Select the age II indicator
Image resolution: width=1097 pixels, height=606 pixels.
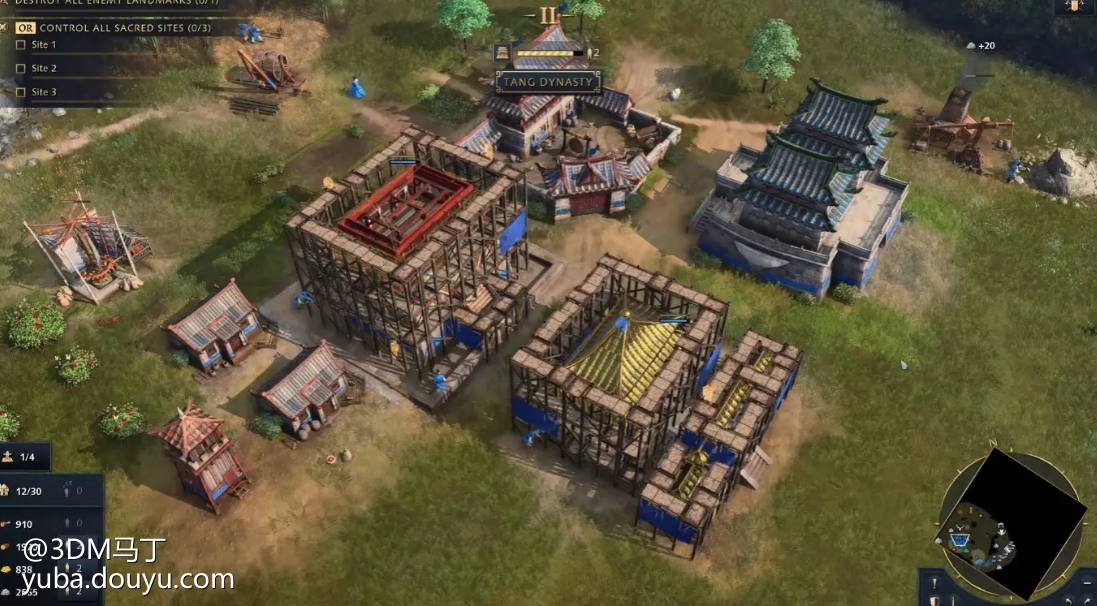pos(548,15)
